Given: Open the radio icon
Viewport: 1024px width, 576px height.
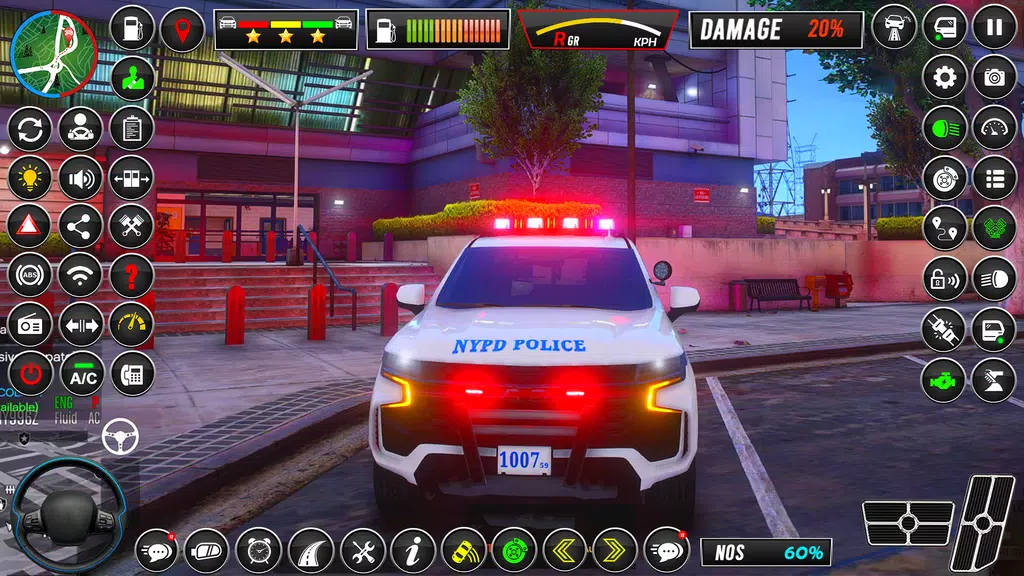Looking at the screenshot, I should [x=30, y=325].
